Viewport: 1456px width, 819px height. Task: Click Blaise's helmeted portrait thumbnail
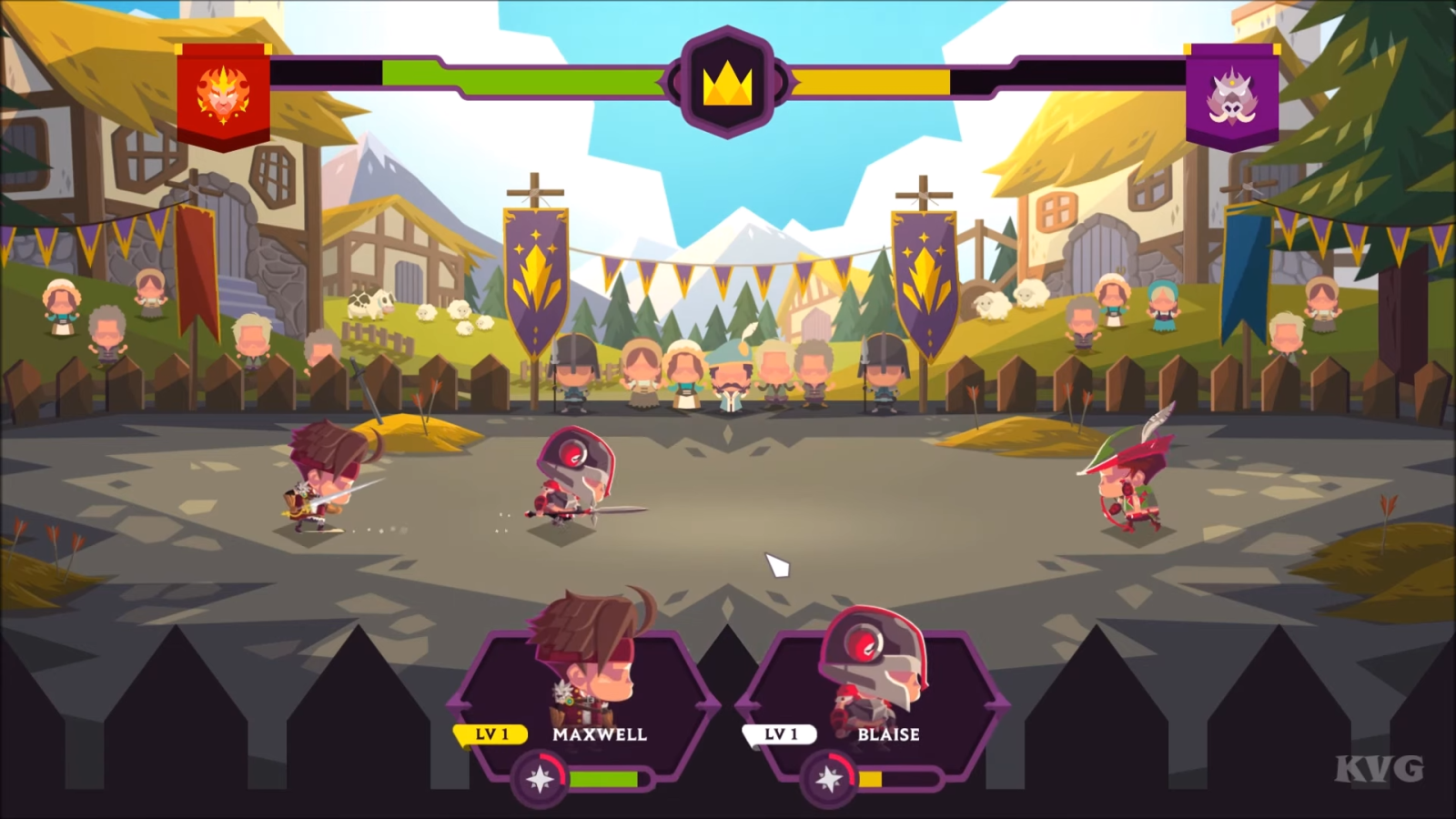pyautogui.click(x=872, y=655)
